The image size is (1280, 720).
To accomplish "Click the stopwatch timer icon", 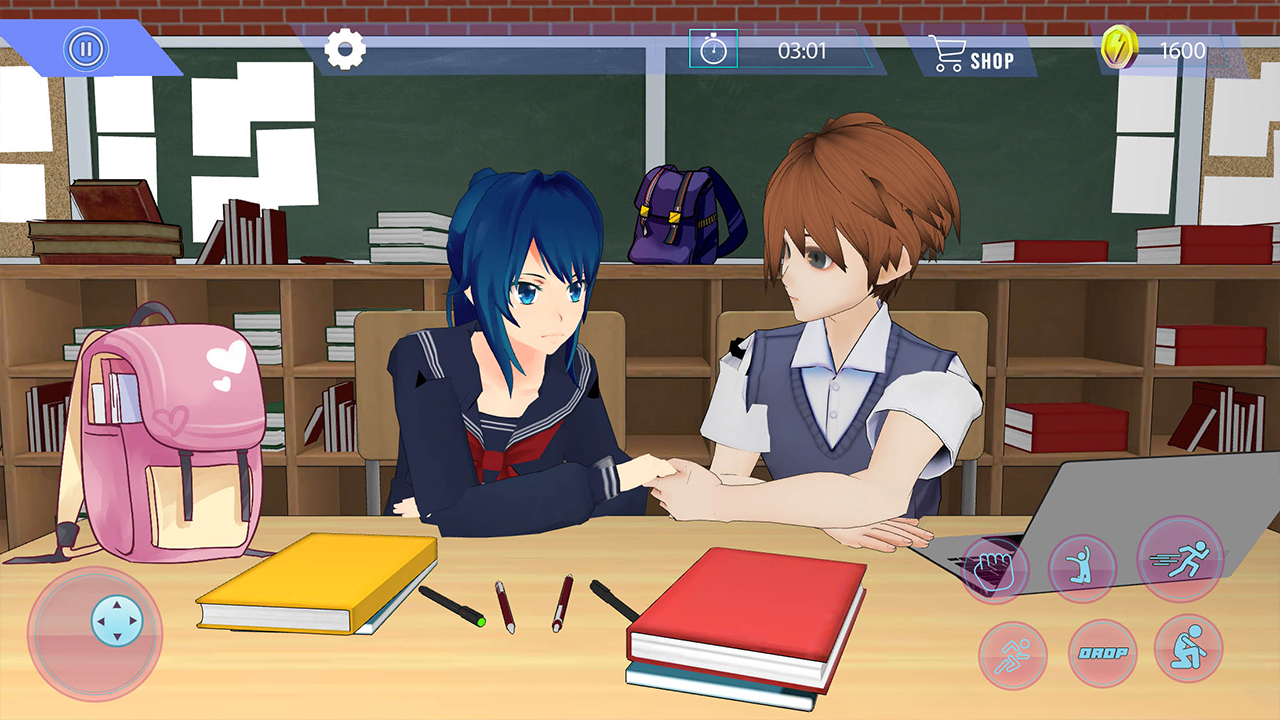I will (711, 48).
